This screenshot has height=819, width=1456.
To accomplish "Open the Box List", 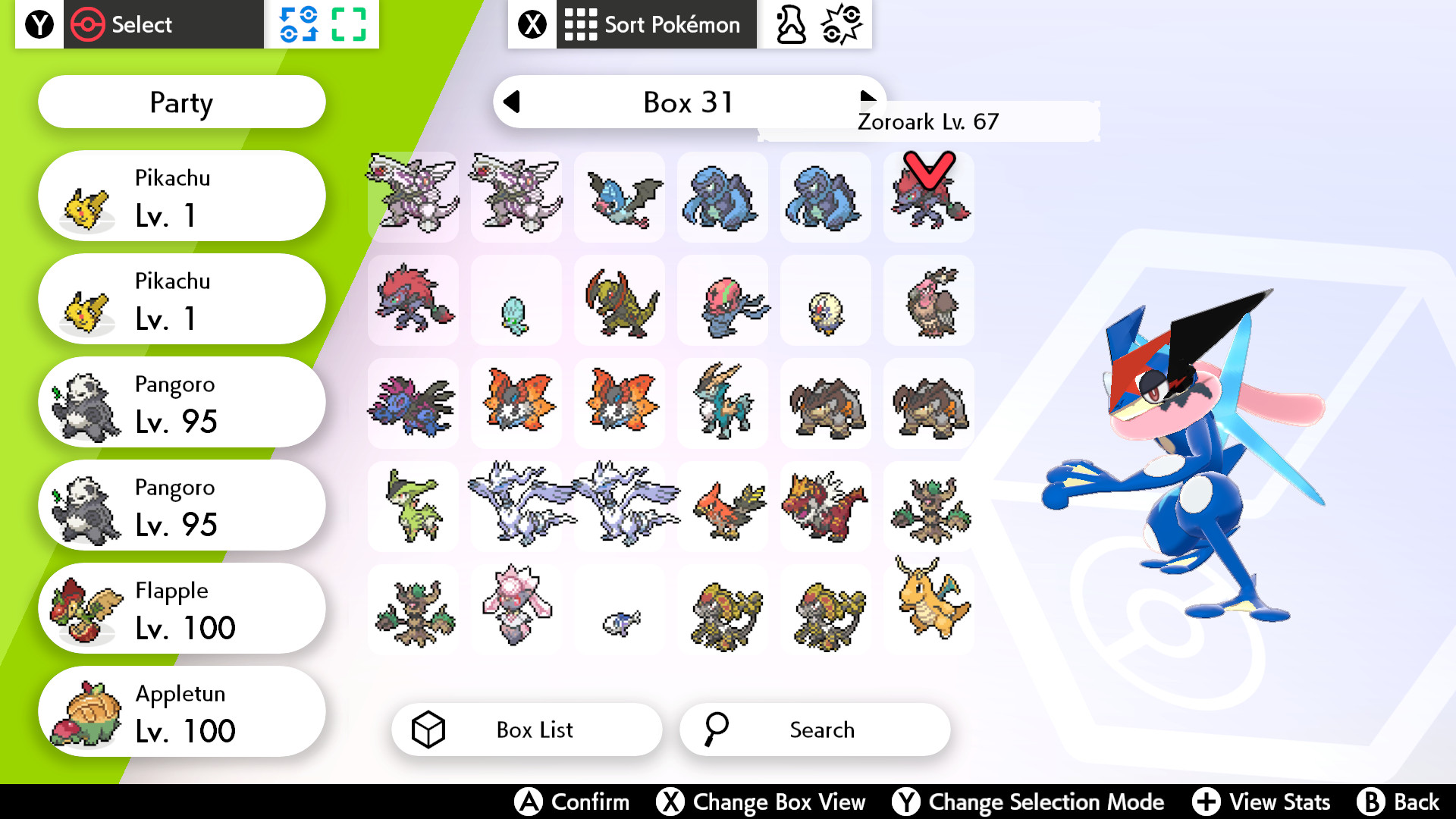I will [x=526, y=730].
